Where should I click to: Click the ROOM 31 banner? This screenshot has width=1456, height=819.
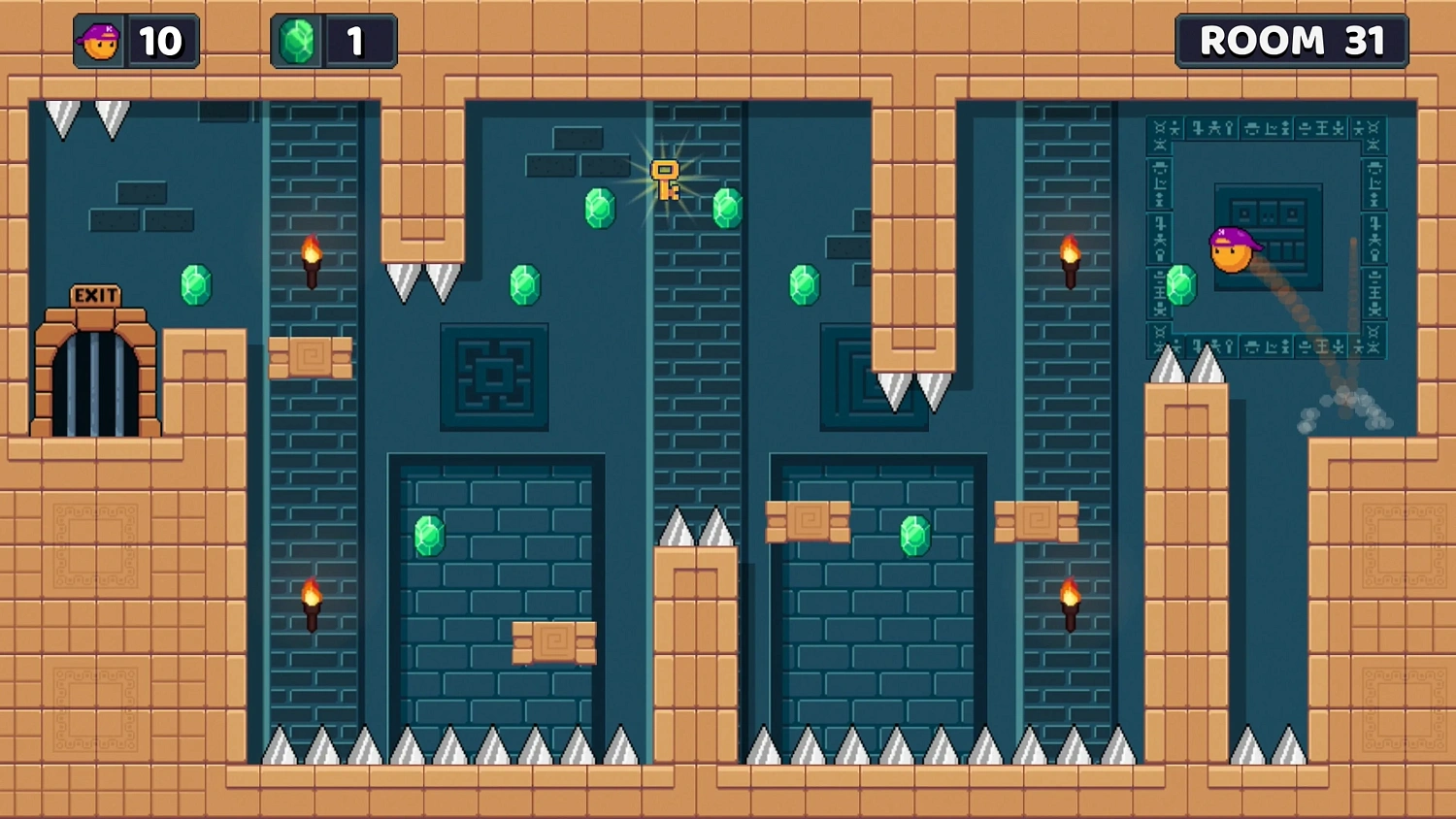(1293, 41)
